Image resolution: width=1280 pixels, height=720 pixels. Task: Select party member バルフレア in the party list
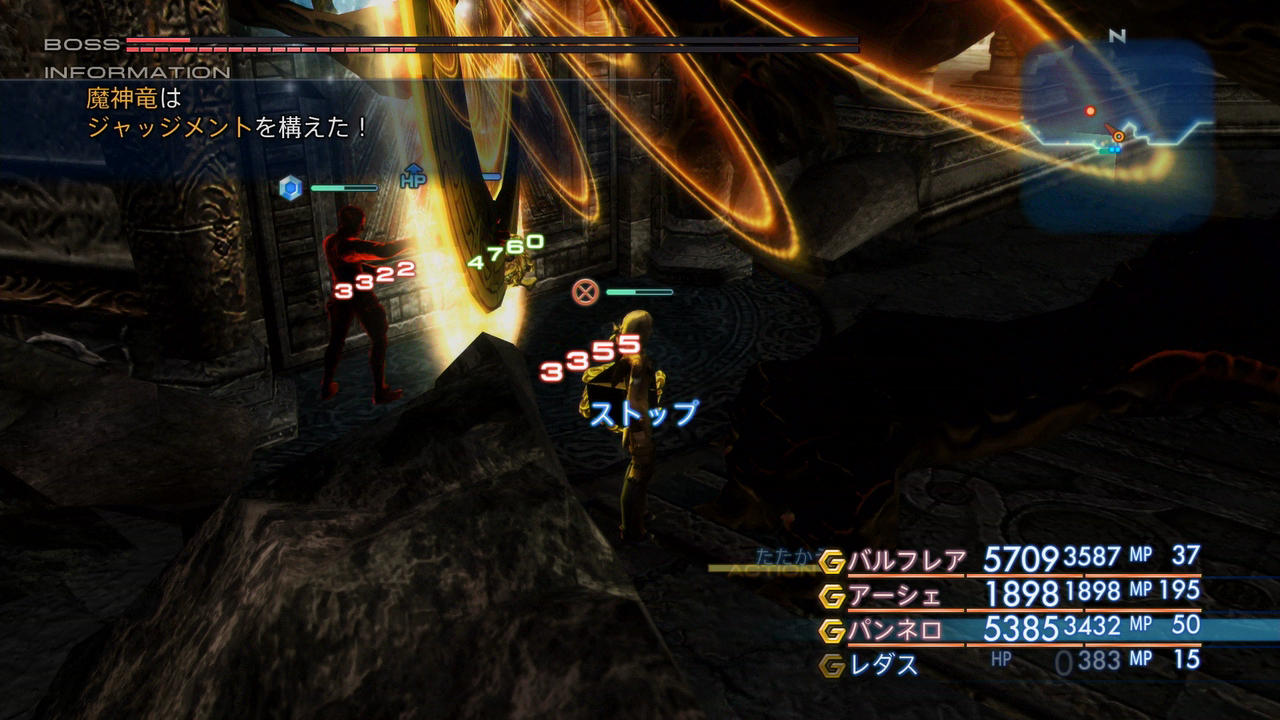click(x=907, y=561)
